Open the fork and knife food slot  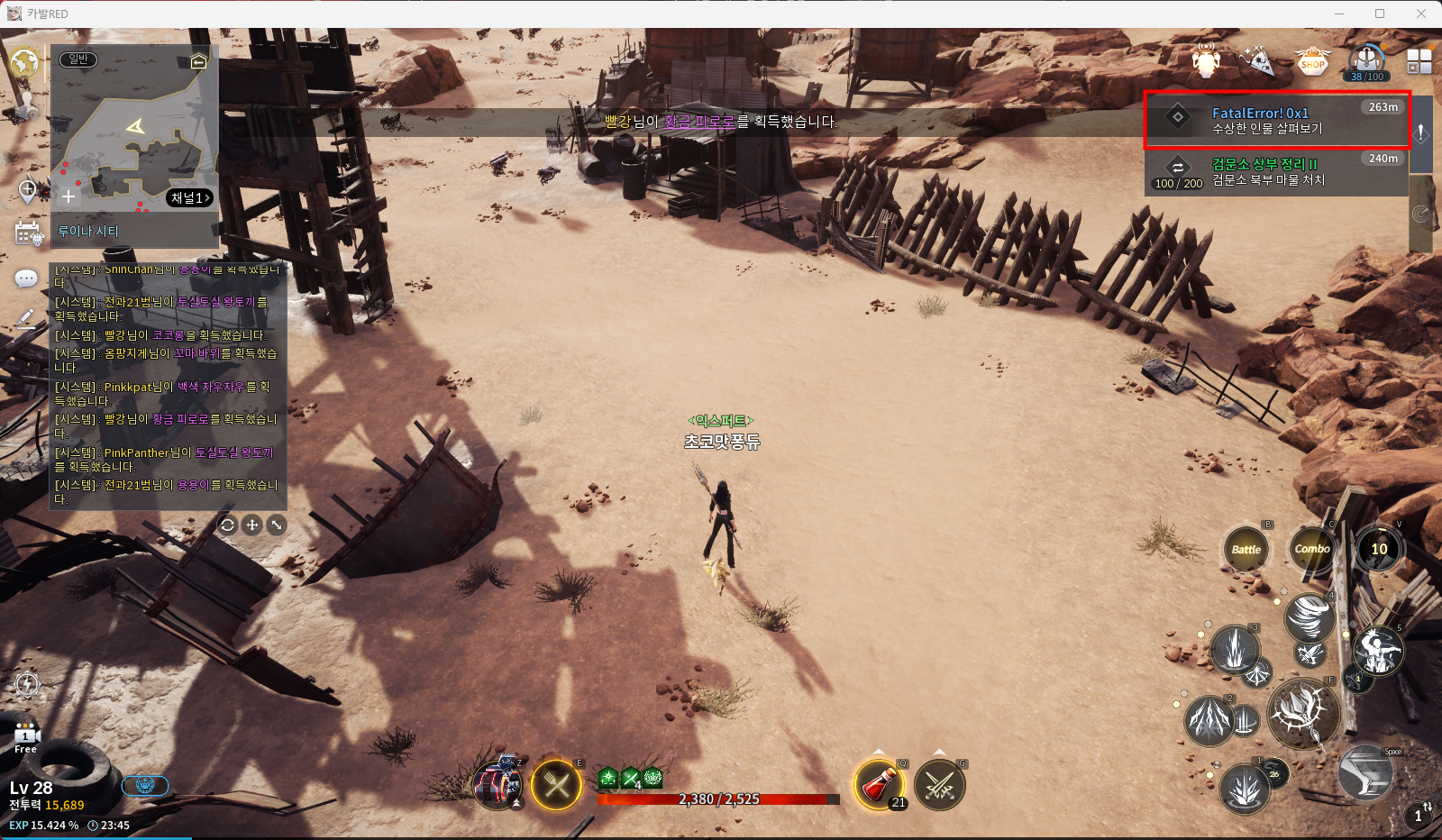556,785
